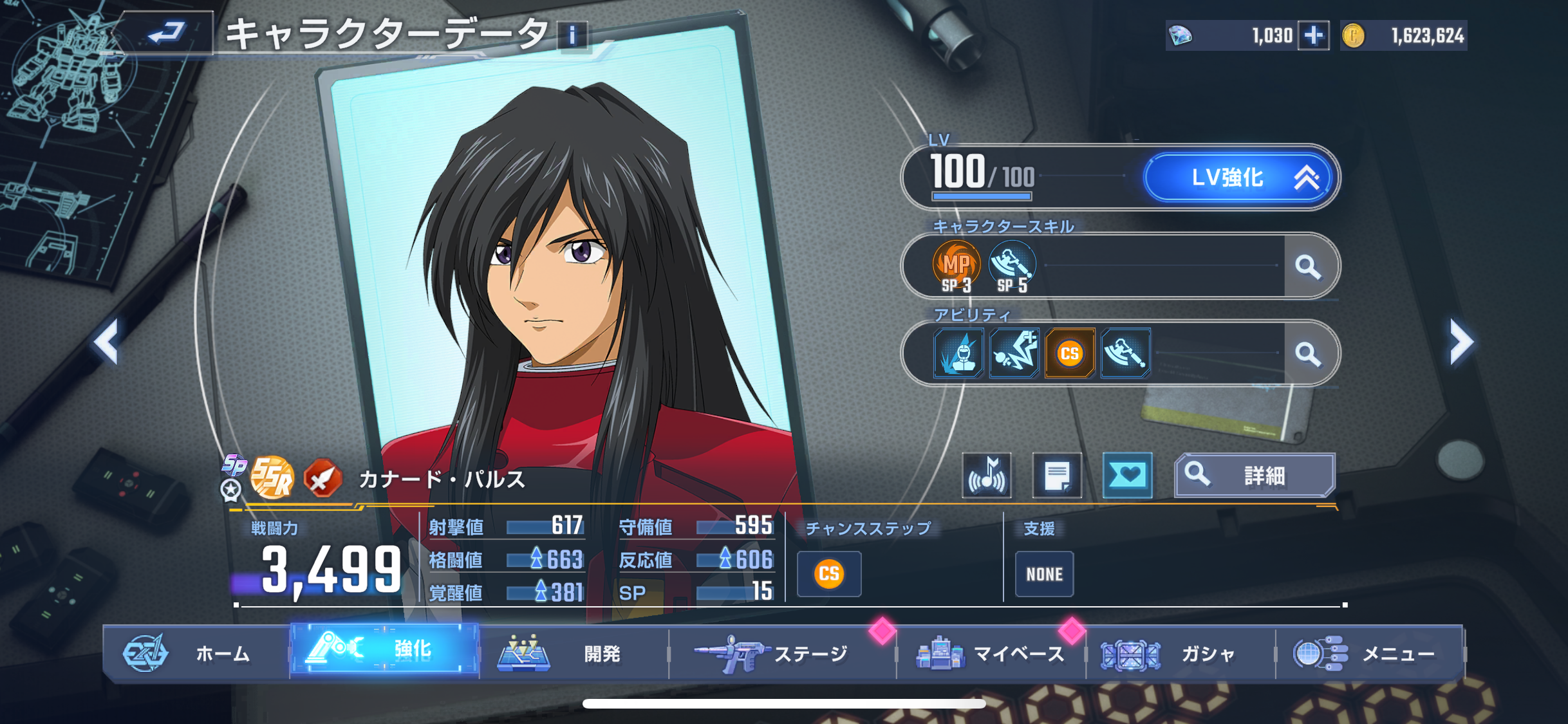Open the character data info icon
Viewport: 1568px width, 724px height.
pos(572,35)
